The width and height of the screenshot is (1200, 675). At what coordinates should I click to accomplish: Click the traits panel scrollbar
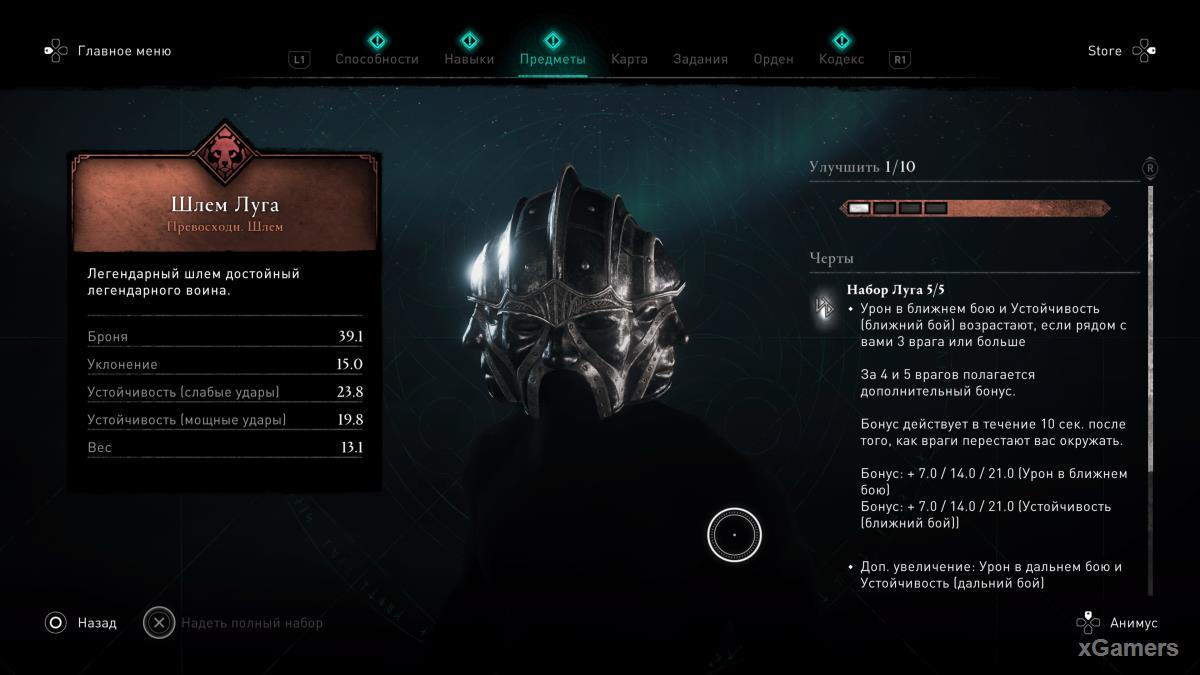click(x=1150, y=330)
